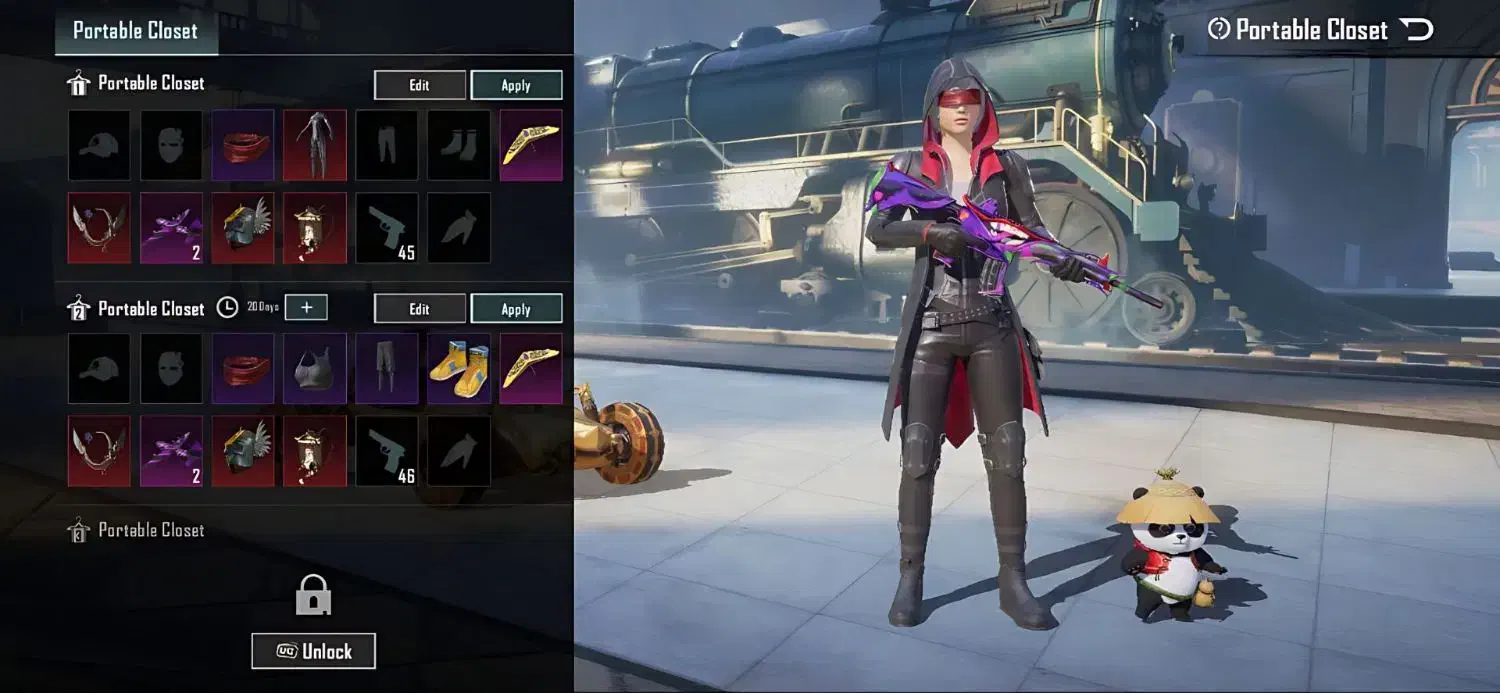
Task: Select the yellow shoes slot
Action: coord(459,368)
